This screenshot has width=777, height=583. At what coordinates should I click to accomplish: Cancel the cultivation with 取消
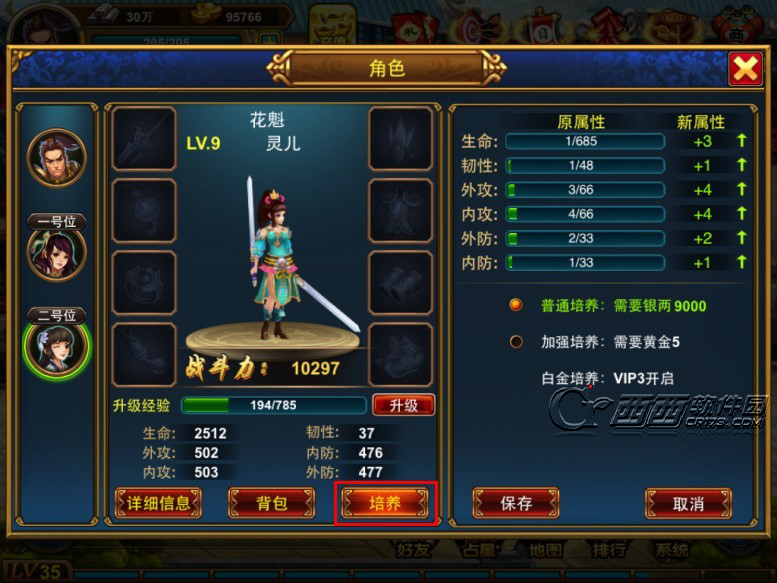tap(688, 503)
